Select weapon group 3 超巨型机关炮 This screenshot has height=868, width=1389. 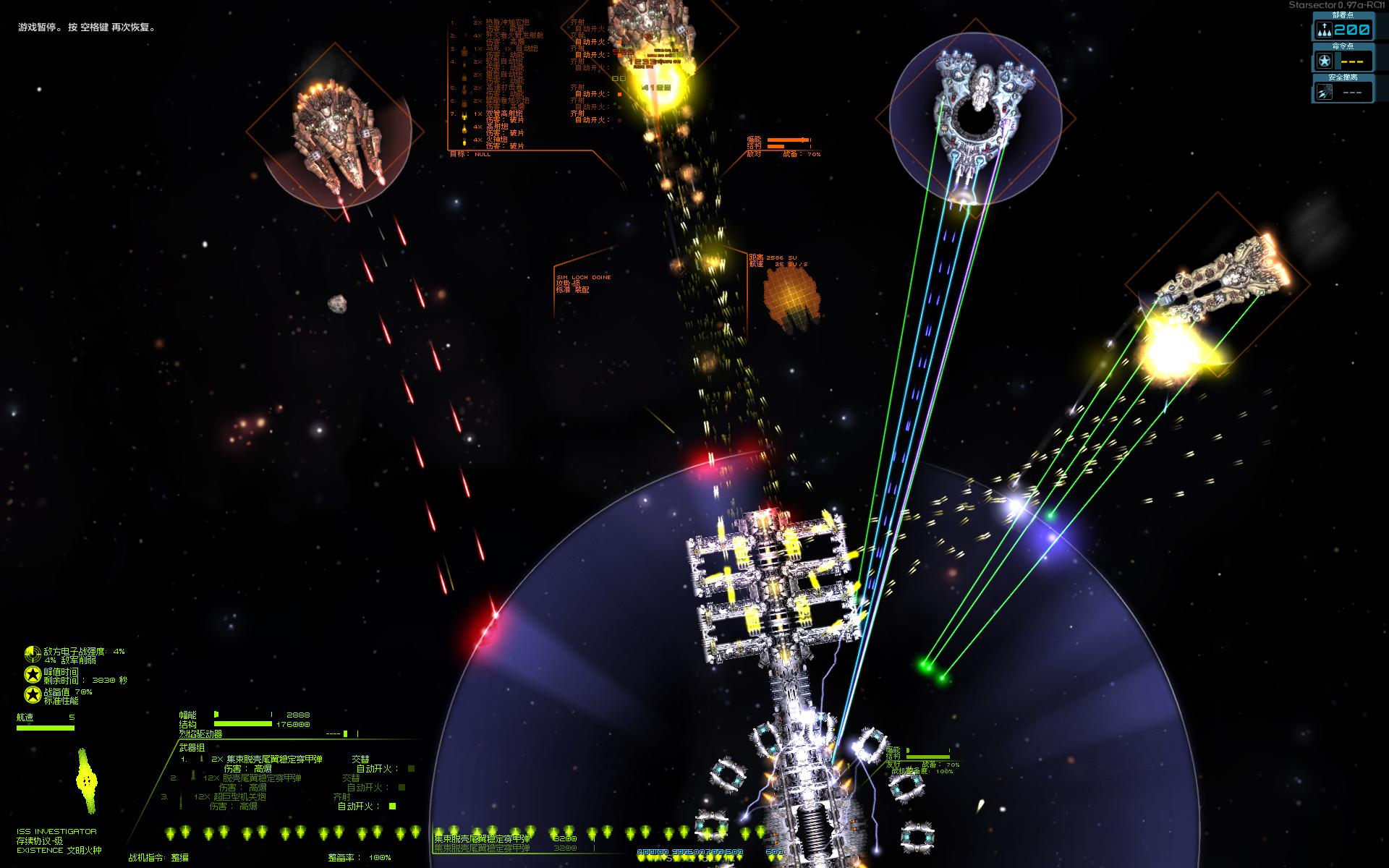coord(239,796)
